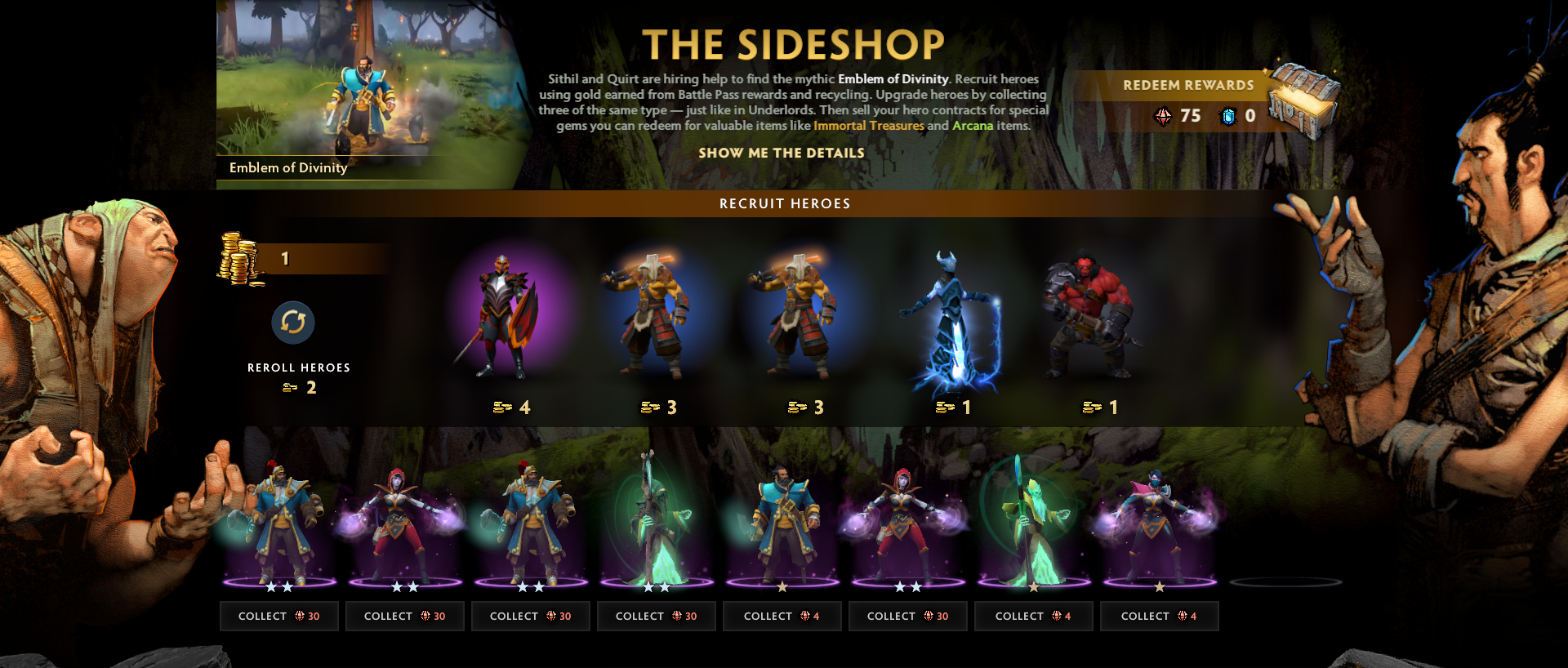Select the Templar Assassin on the bench
The width and height of the screenshot is (1568, 668).
[x=1158, y=523]
